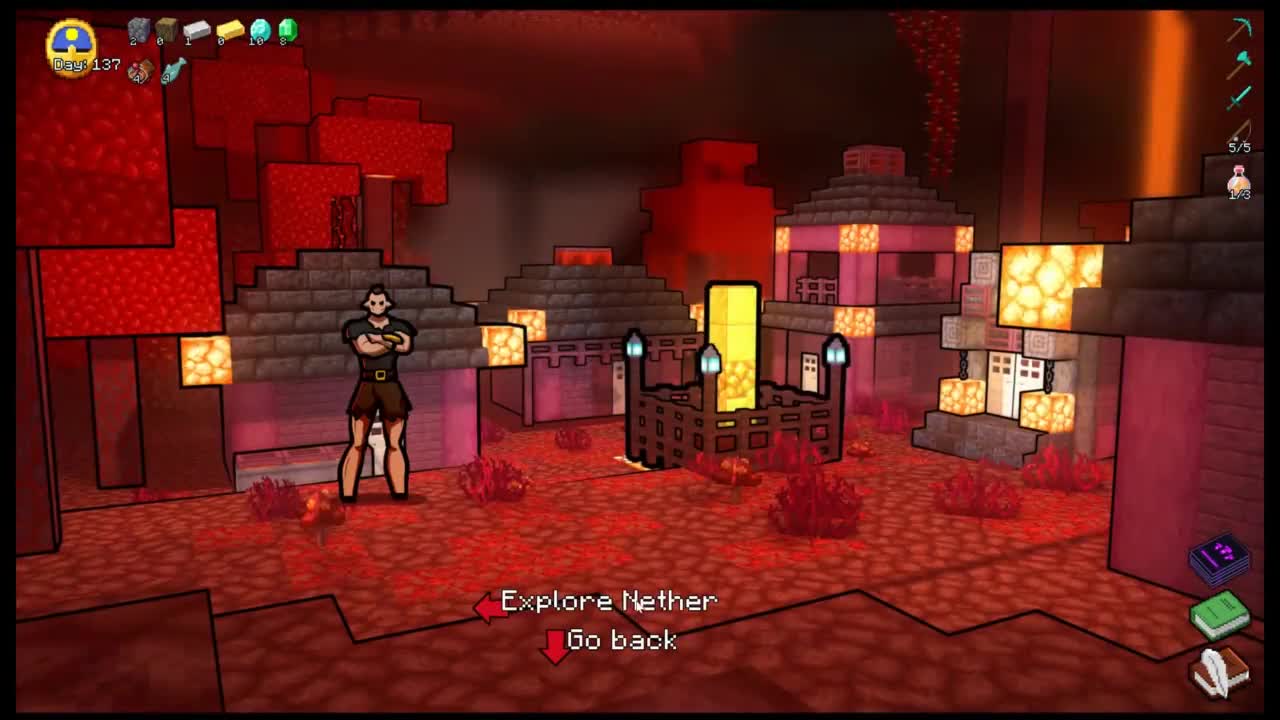Click the emerald resource icon
Screen dimensions: 1280x720
coord(288,30)
